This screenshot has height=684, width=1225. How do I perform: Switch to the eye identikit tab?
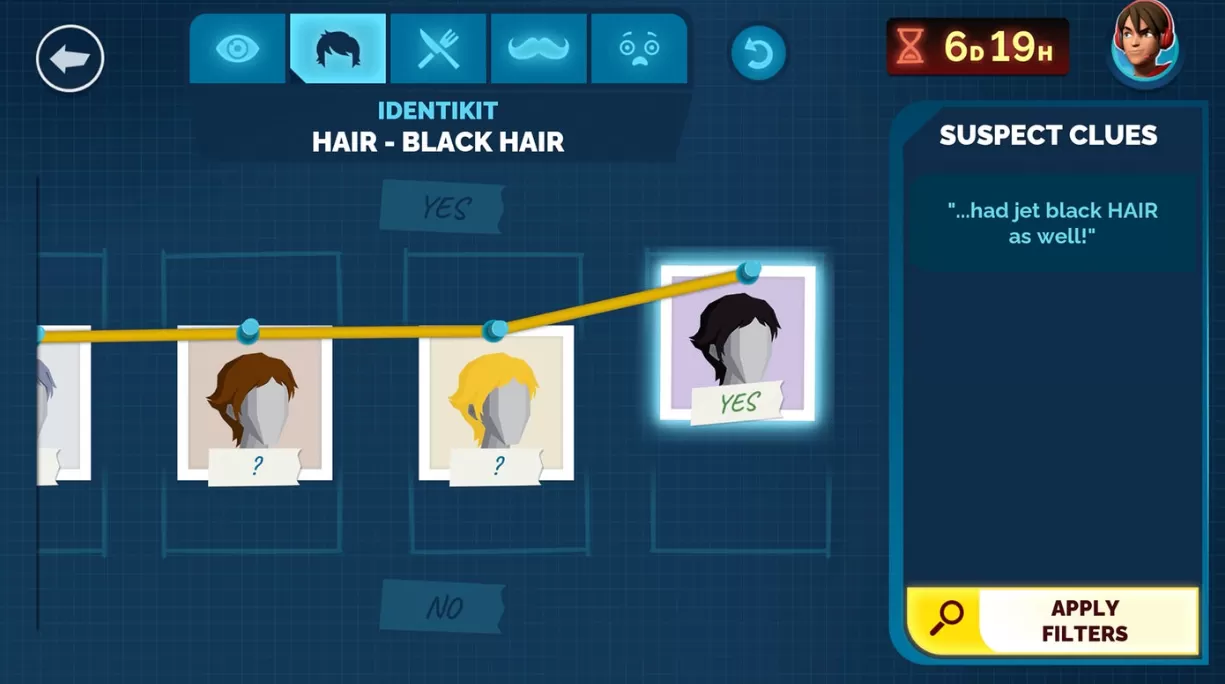(x=238, y=49)
